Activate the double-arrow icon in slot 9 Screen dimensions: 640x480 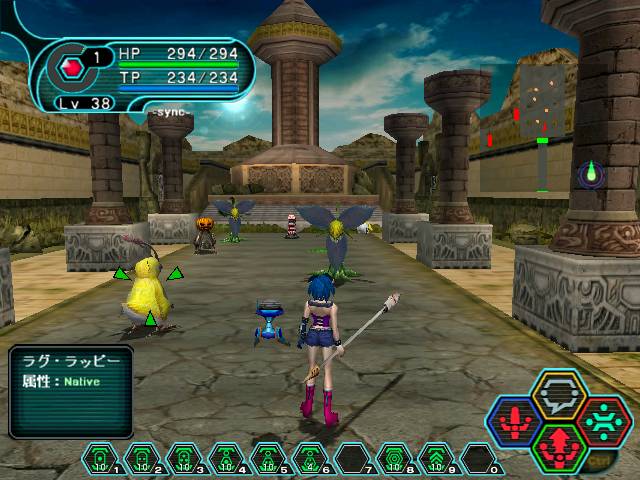(x=436, y=459)
